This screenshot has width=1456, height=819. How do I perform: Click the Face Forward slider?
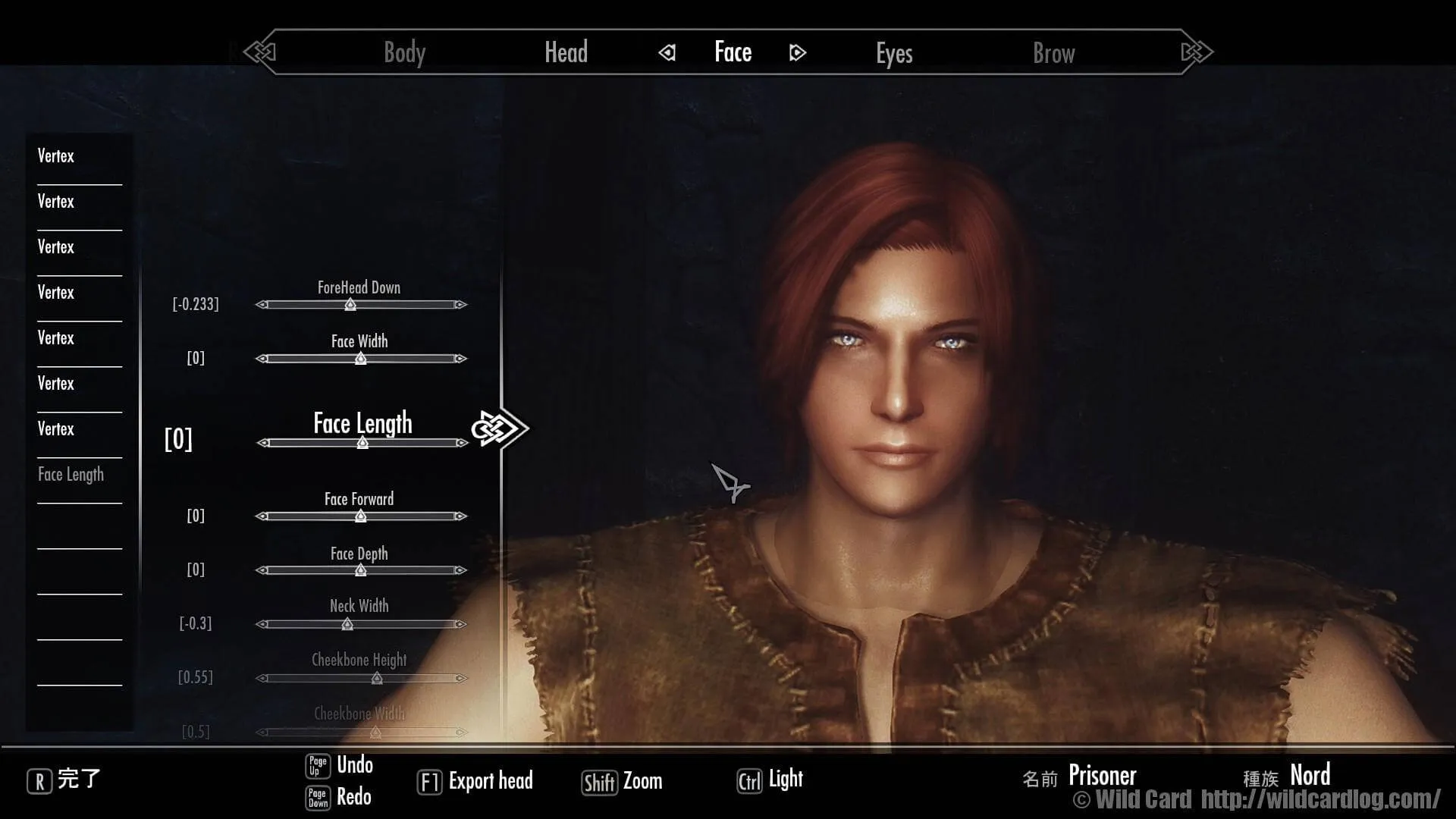point(361,516)
